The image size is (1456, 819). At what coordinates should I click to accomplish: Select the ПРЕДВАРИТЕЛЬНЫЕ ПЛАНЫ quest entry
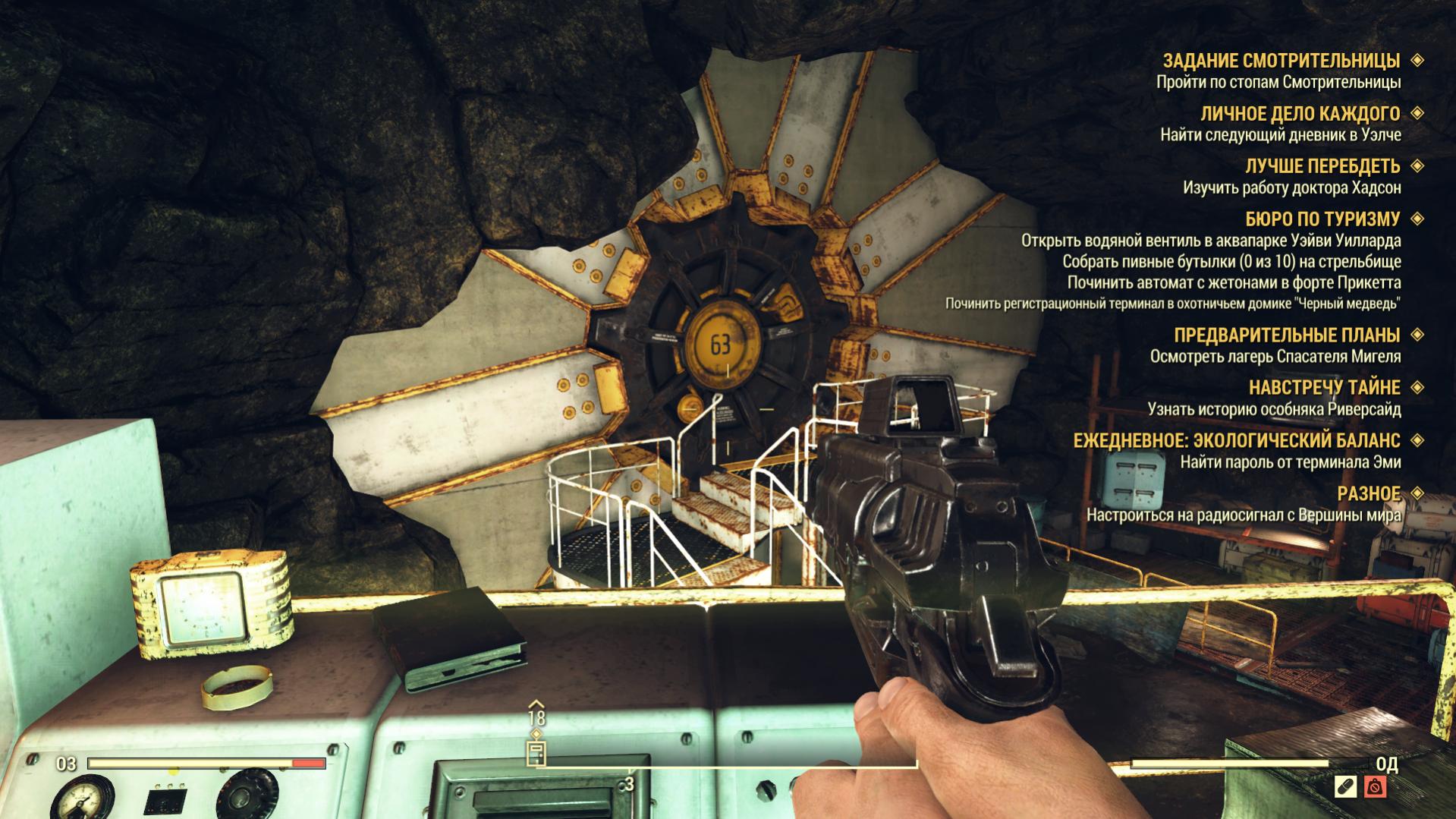pyautogui.click(x=1286, y=335)
